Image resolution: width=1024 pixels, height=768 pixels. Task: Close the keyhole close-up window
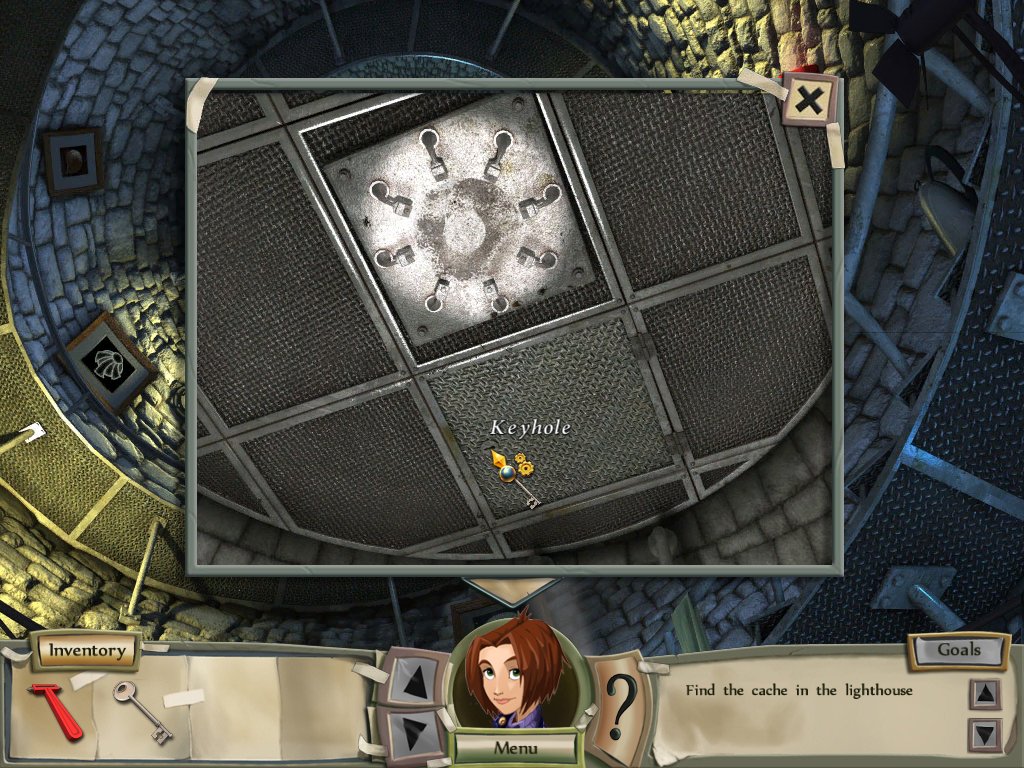810,99
